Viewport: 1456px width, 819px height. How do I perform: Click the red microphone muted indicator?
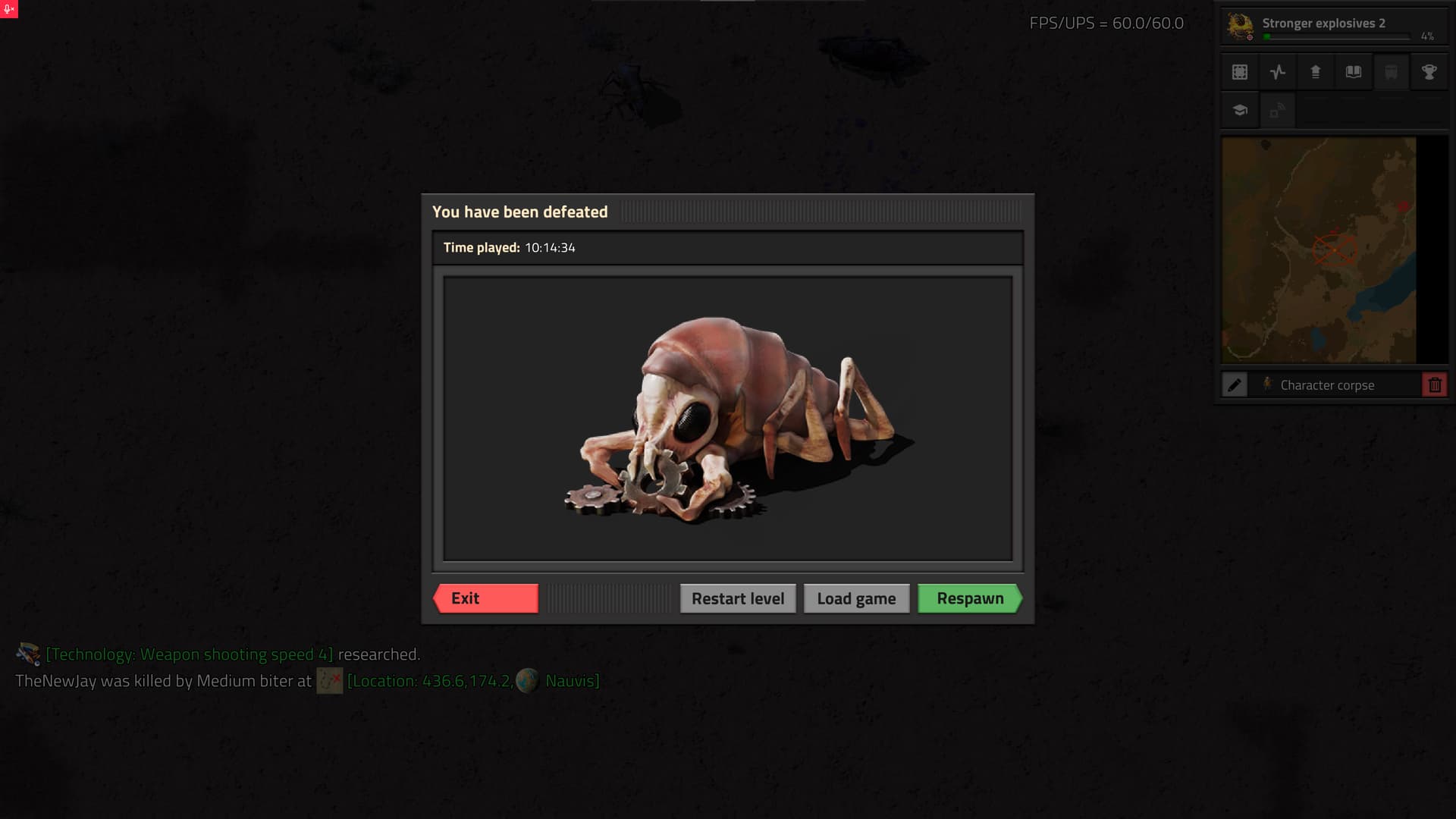9,9
